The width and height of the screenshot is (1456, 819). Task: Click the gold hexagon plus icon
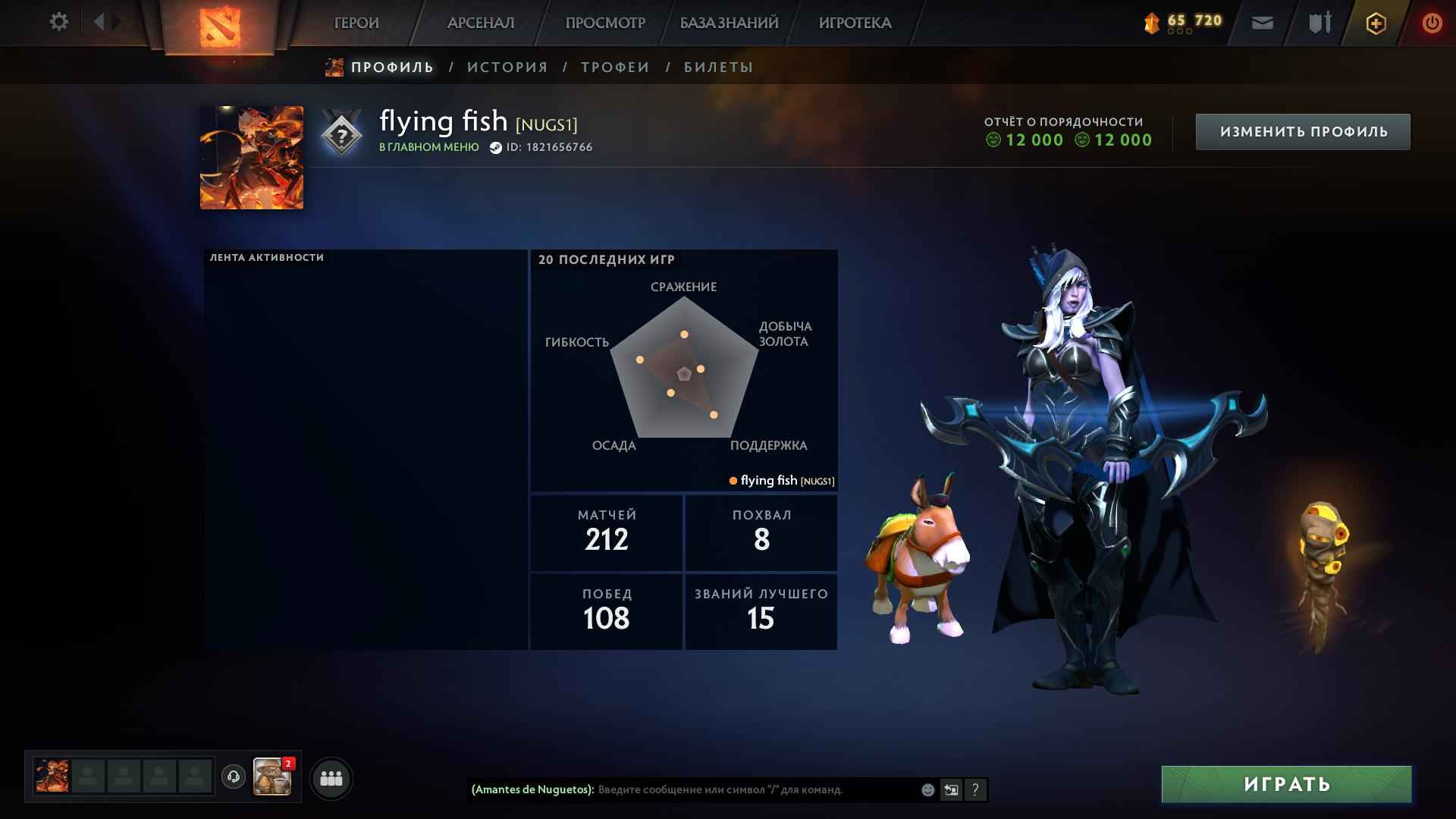[x=1375, y=23]
